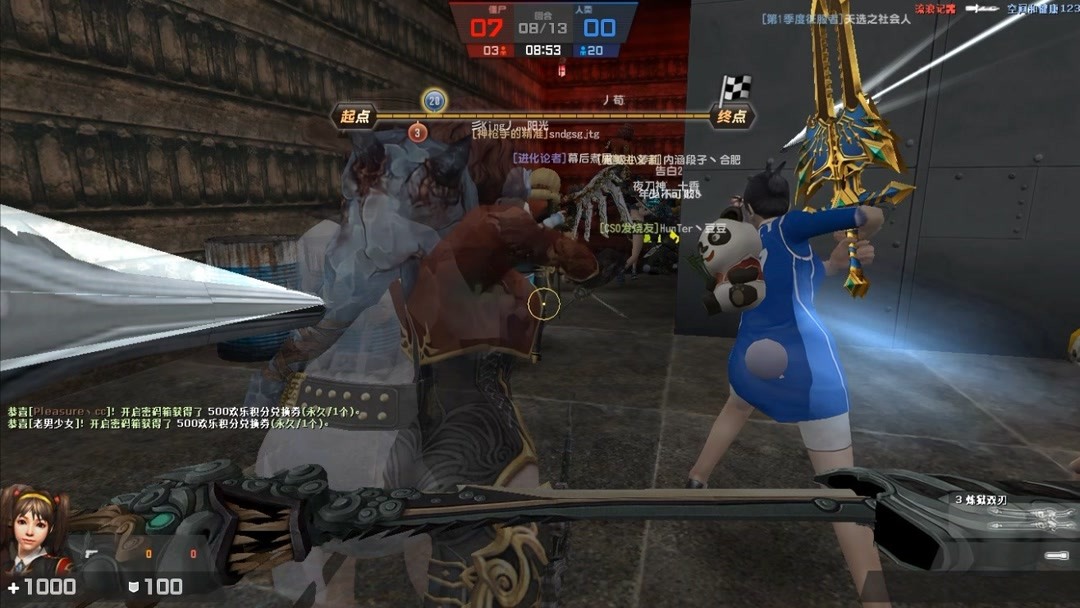
Task: Select the blue 20 progress marker
Action: [434, 100]
